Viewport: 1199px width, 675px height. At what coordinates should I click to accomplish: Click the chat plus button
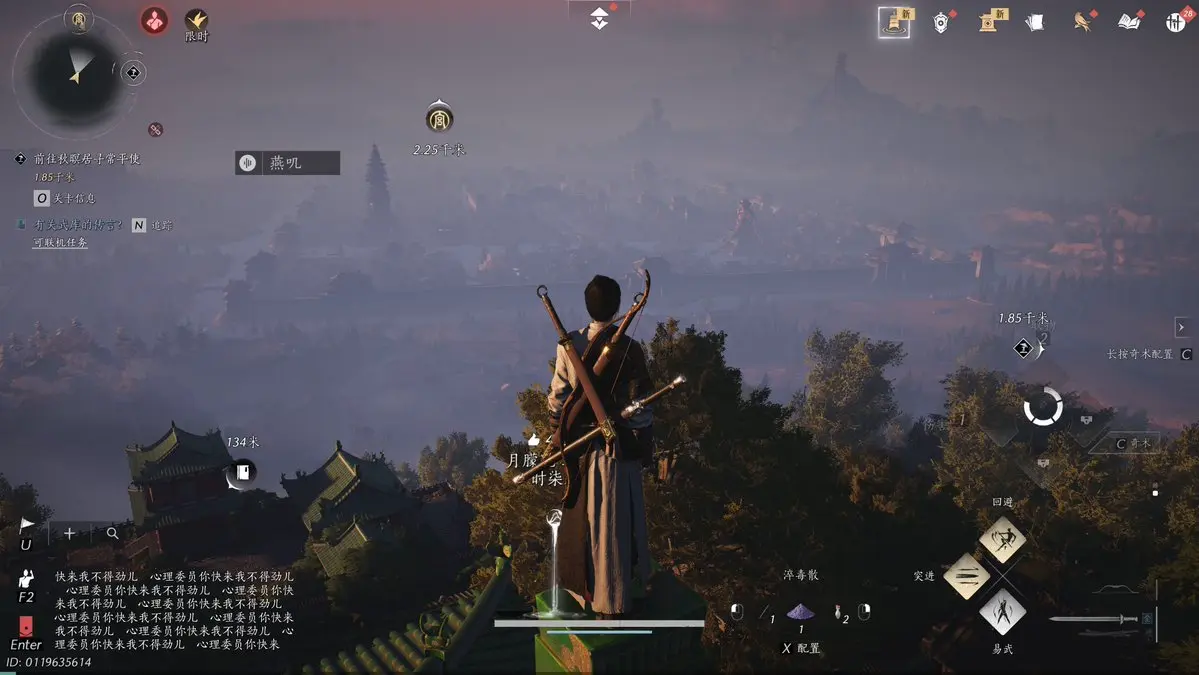coord(69,534)
